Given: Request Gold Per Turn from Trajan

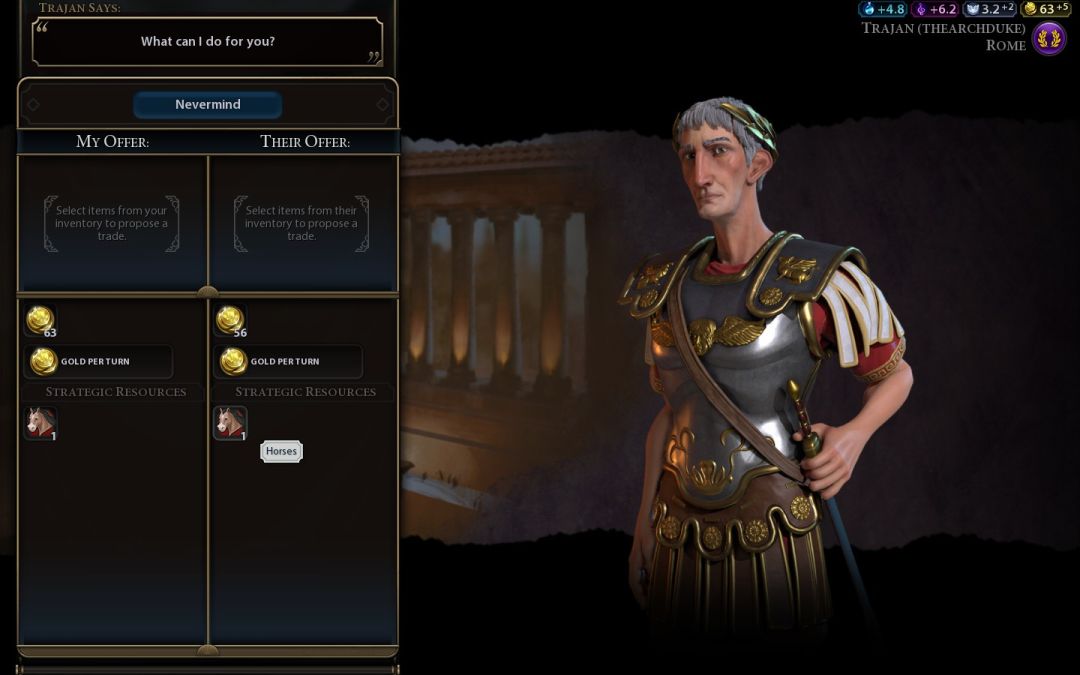Looking at the screenshot, I should (x=288, y=361).
